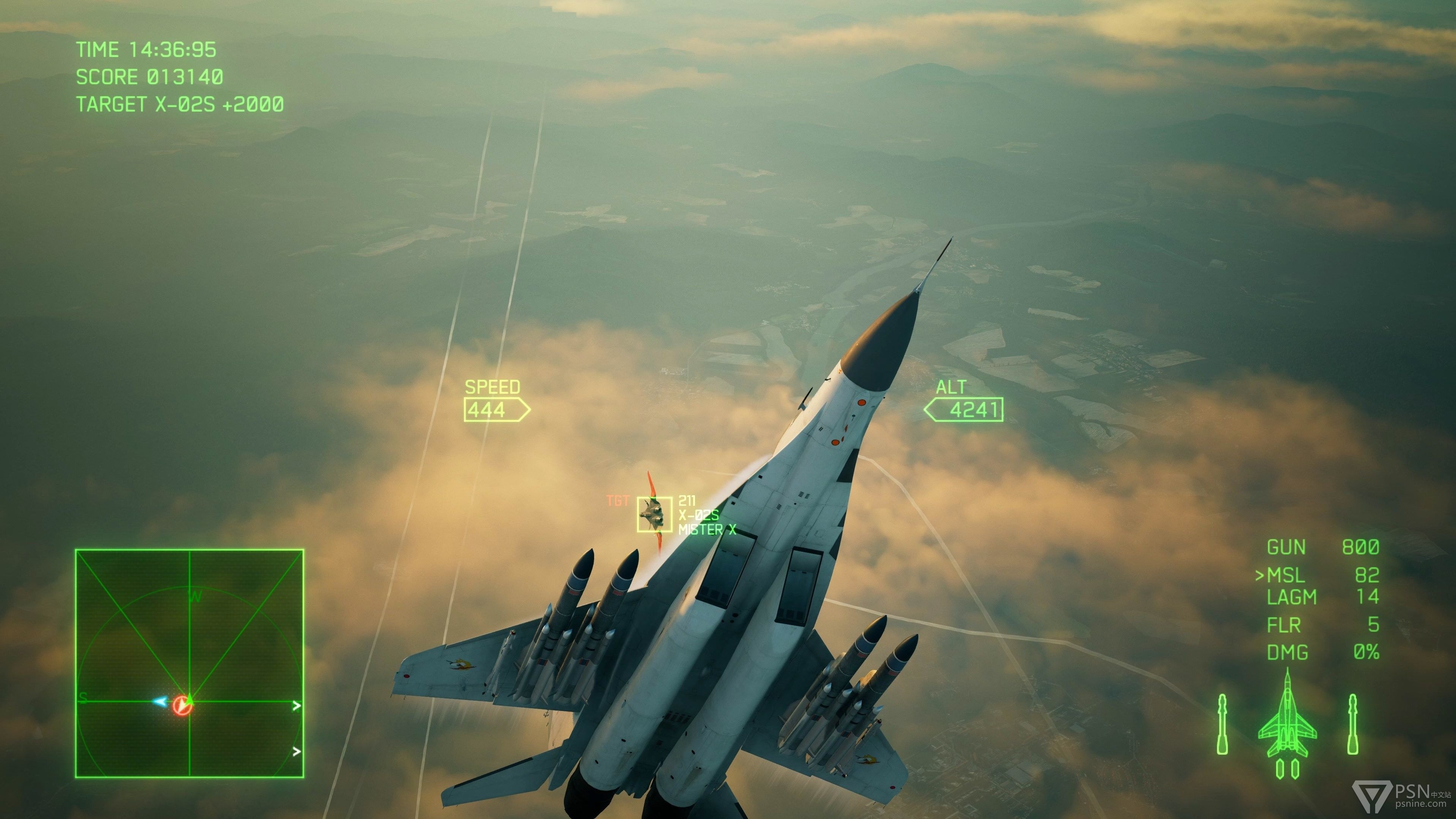Click the blue ally arrow on radar
1456x819 pixels.
pos(160,701)
